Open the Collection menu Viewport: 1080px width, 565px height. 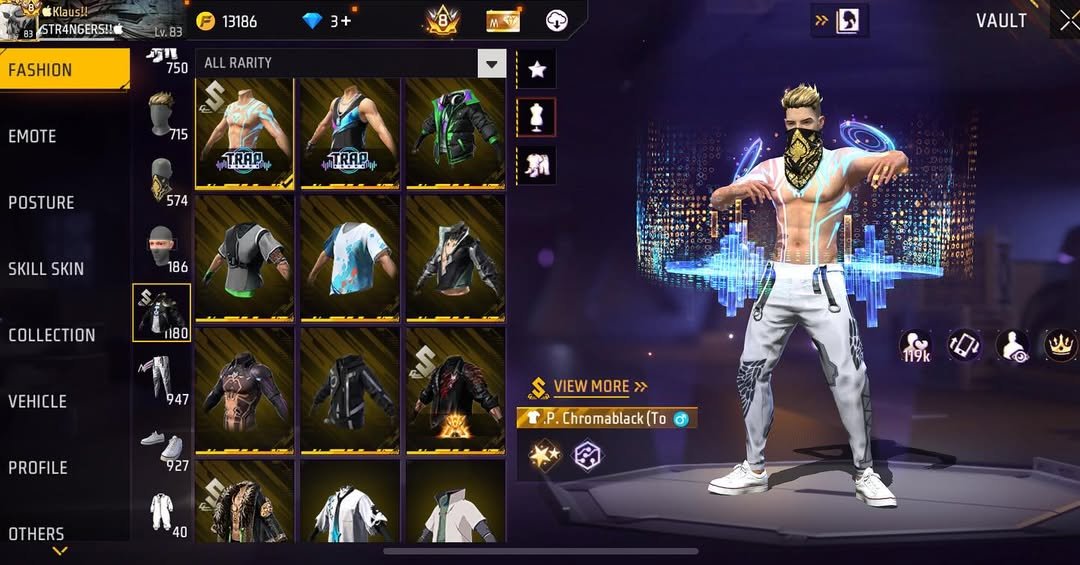(x=52, y=335)
